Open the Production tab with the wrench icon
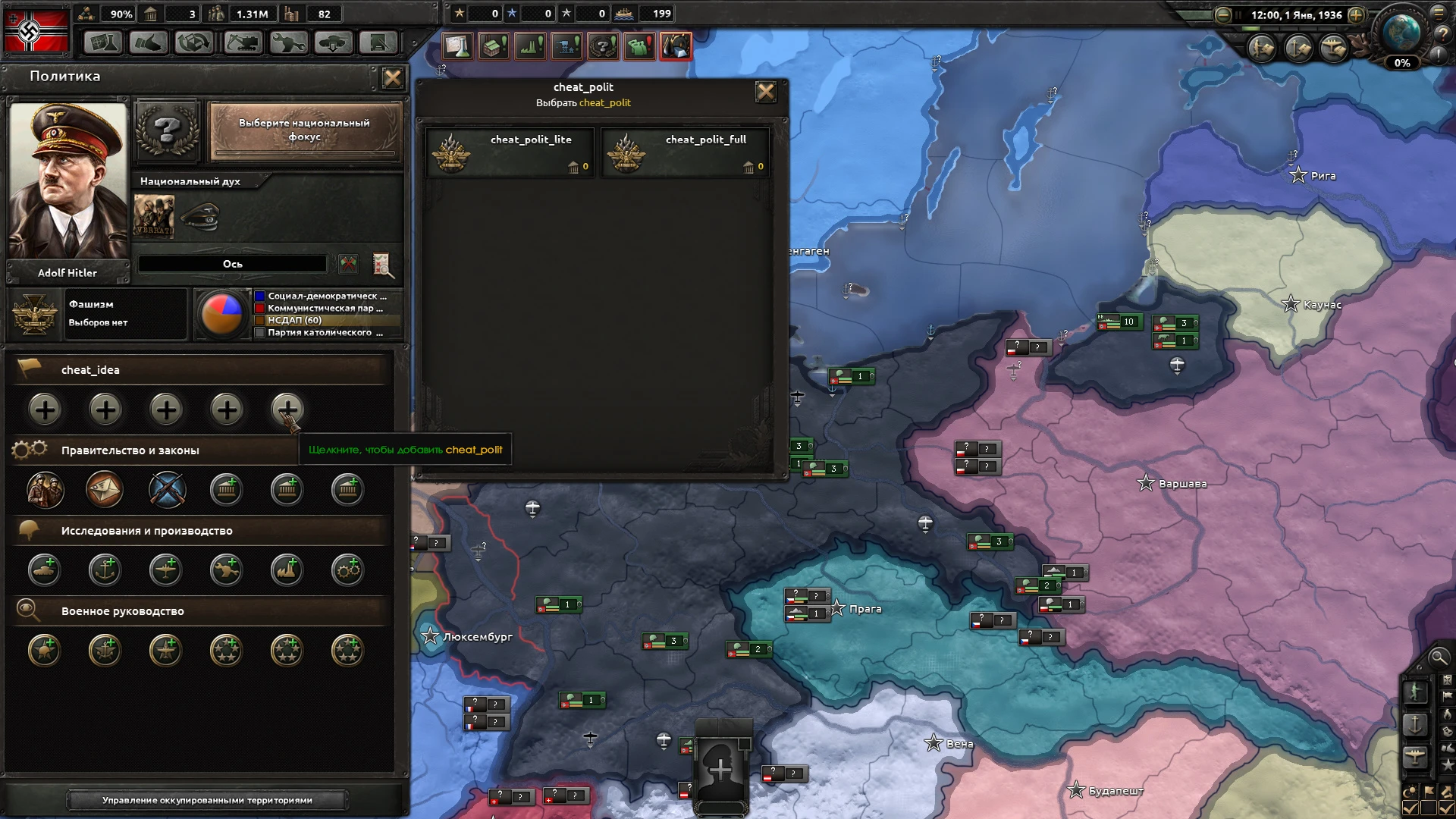The image size is (1456, 819). [287, 43]
